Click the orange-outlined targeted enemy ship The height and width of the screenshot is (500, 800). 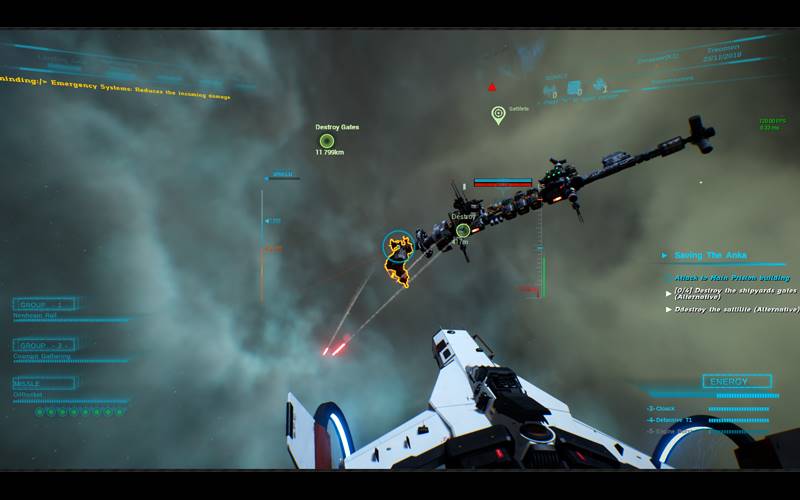coord(399,259)
